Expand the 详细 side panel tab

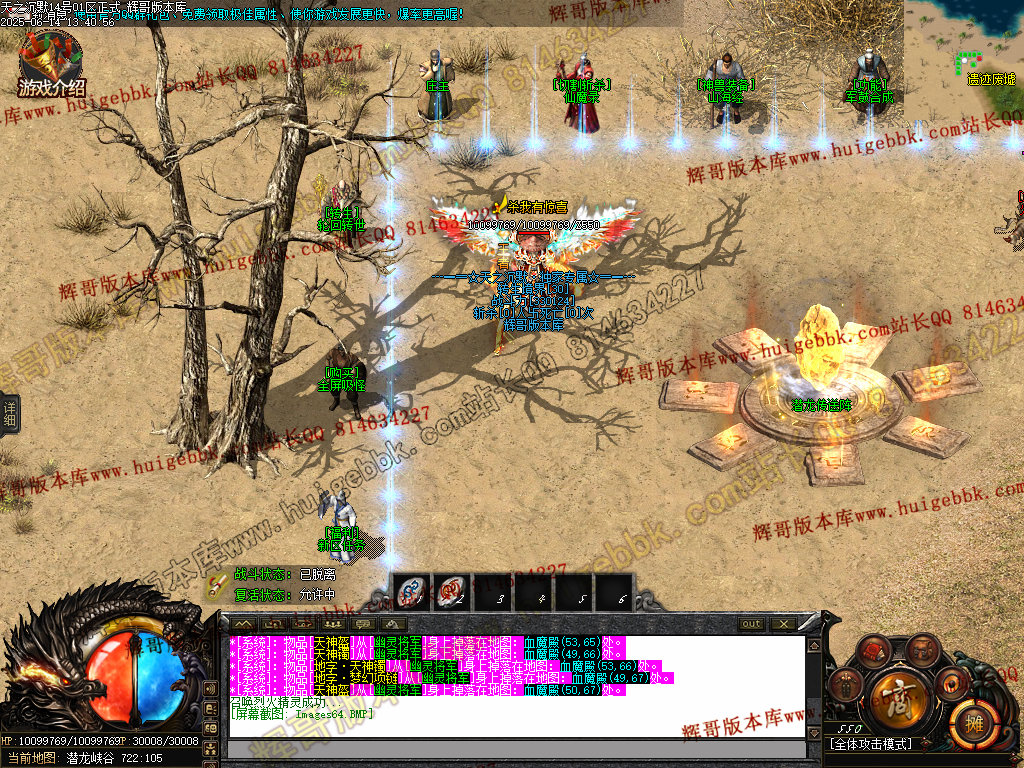pyautogui.click(x=9, y=414)
